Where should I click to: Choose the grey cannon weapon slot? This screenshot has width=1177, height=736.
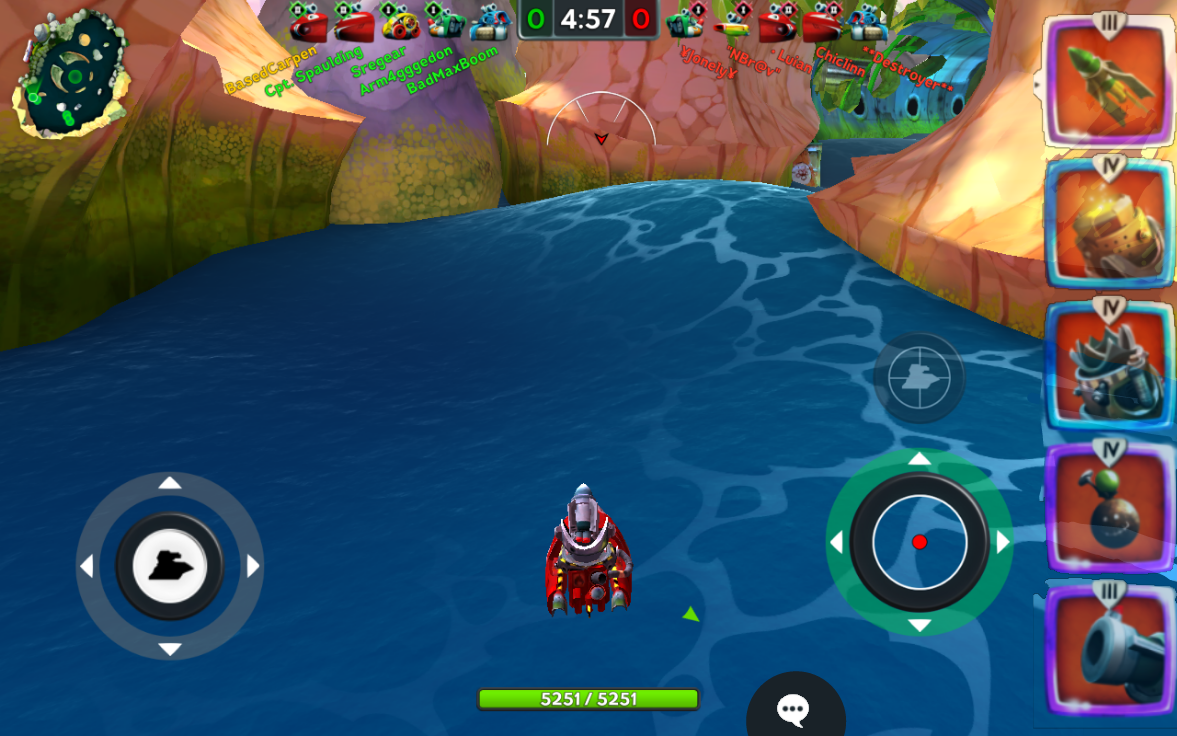[1107, 650]
